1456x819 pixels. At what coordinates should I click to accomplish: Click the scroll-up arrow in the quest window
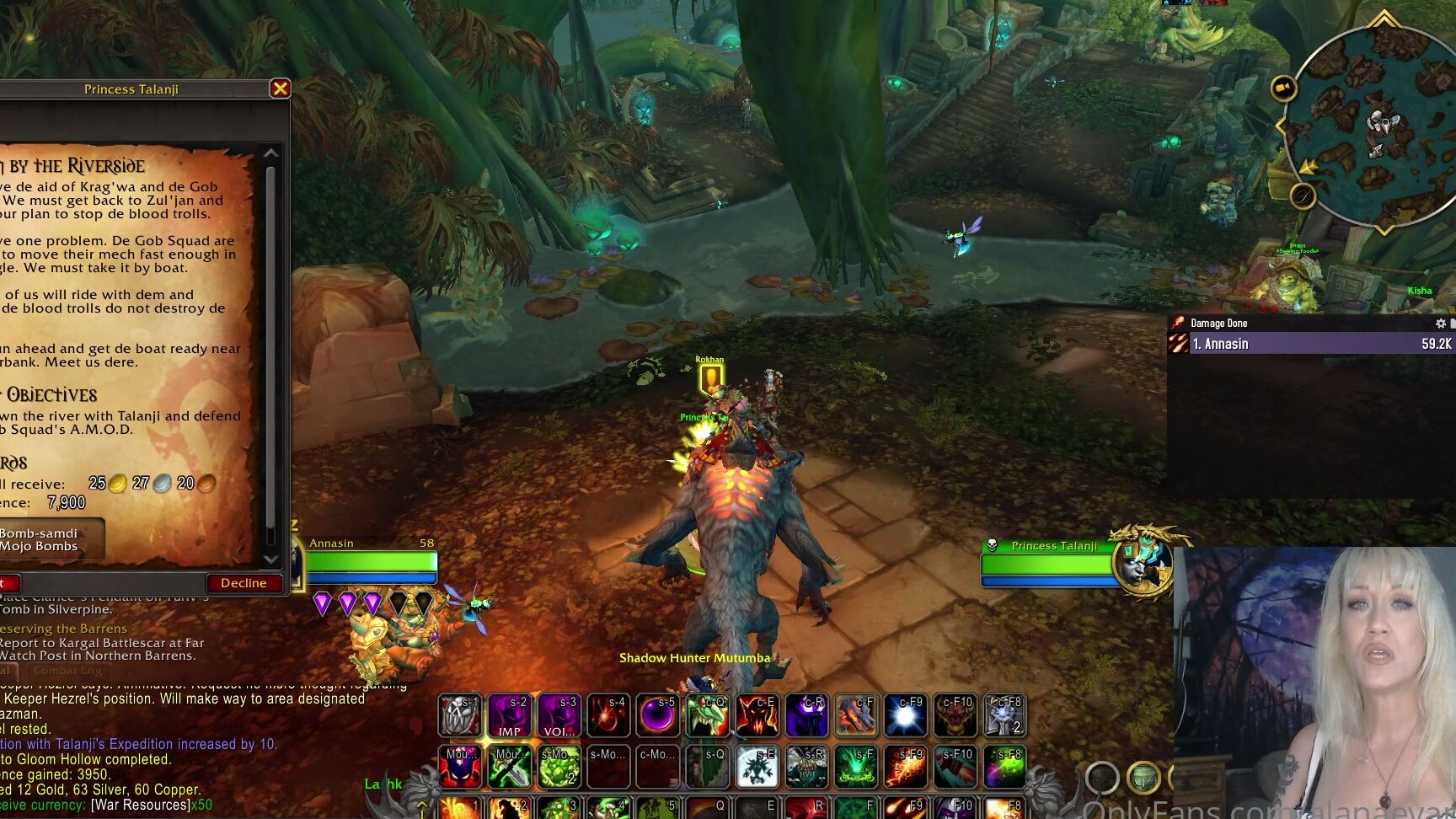click(x=271, y=153)
